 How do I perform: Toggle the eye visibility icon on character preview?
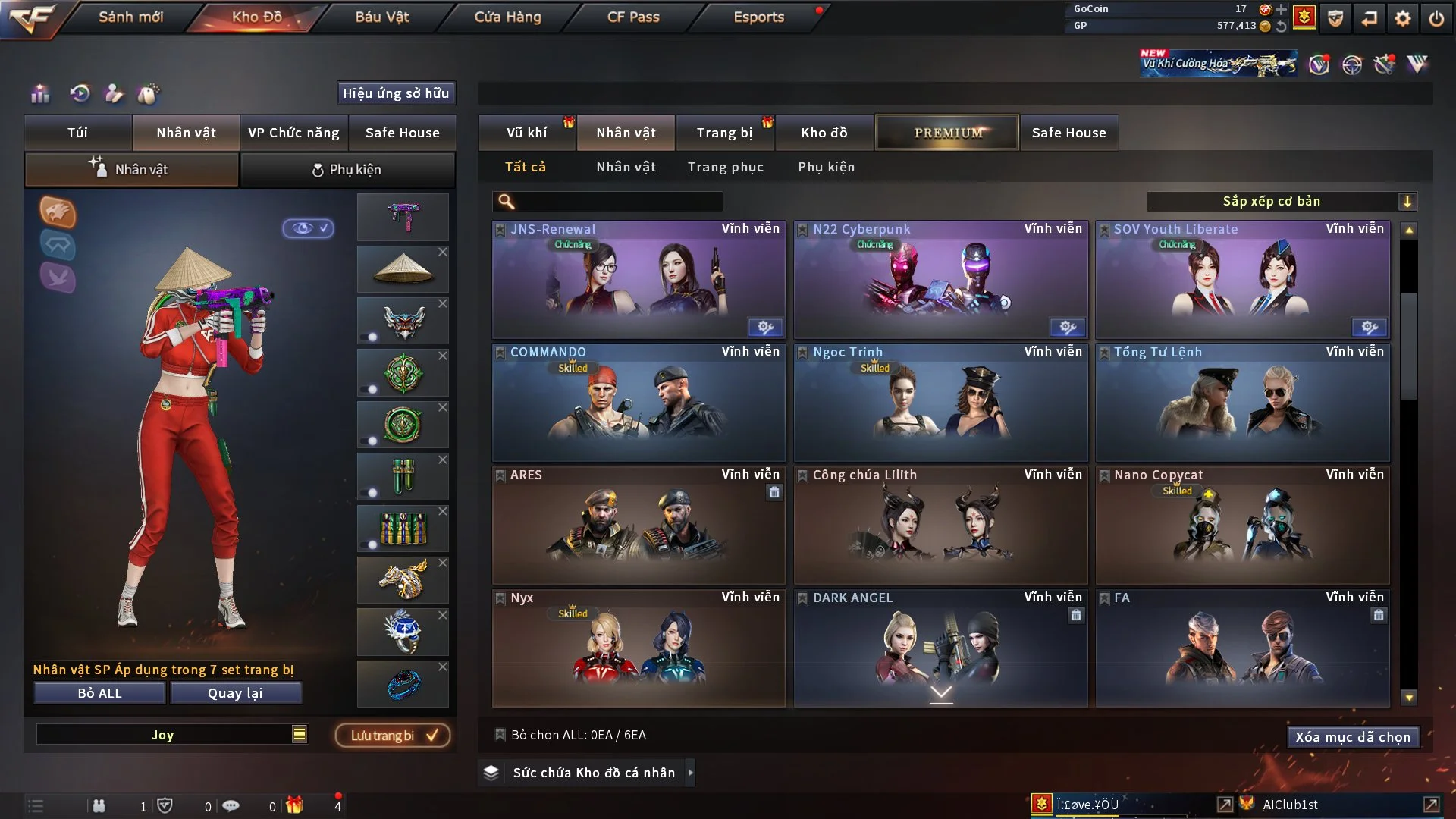[x=309, y=229]
